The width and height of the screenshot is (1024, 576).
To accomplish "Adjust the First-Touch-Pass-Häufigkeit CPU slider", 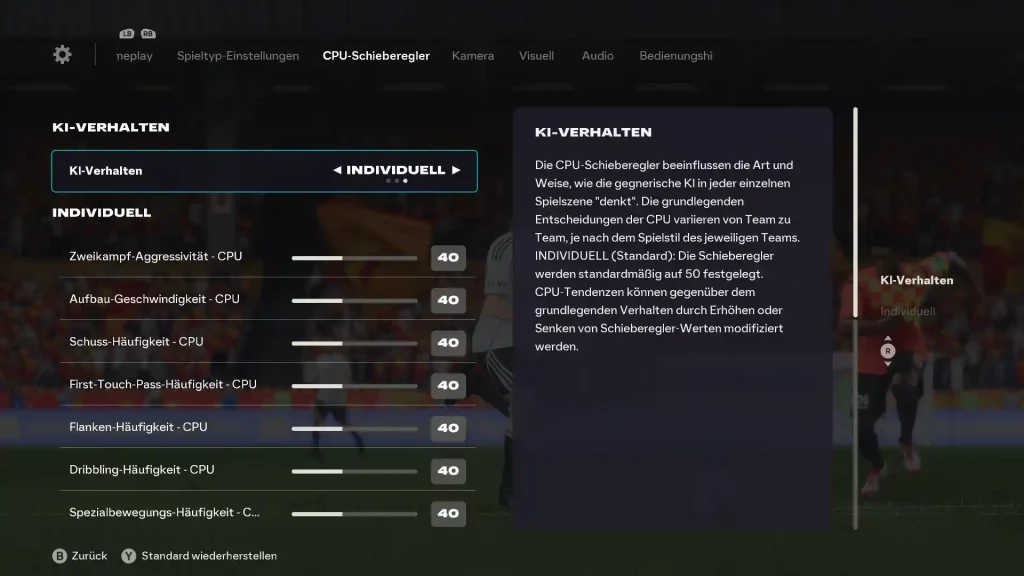I will coord(354,385).
